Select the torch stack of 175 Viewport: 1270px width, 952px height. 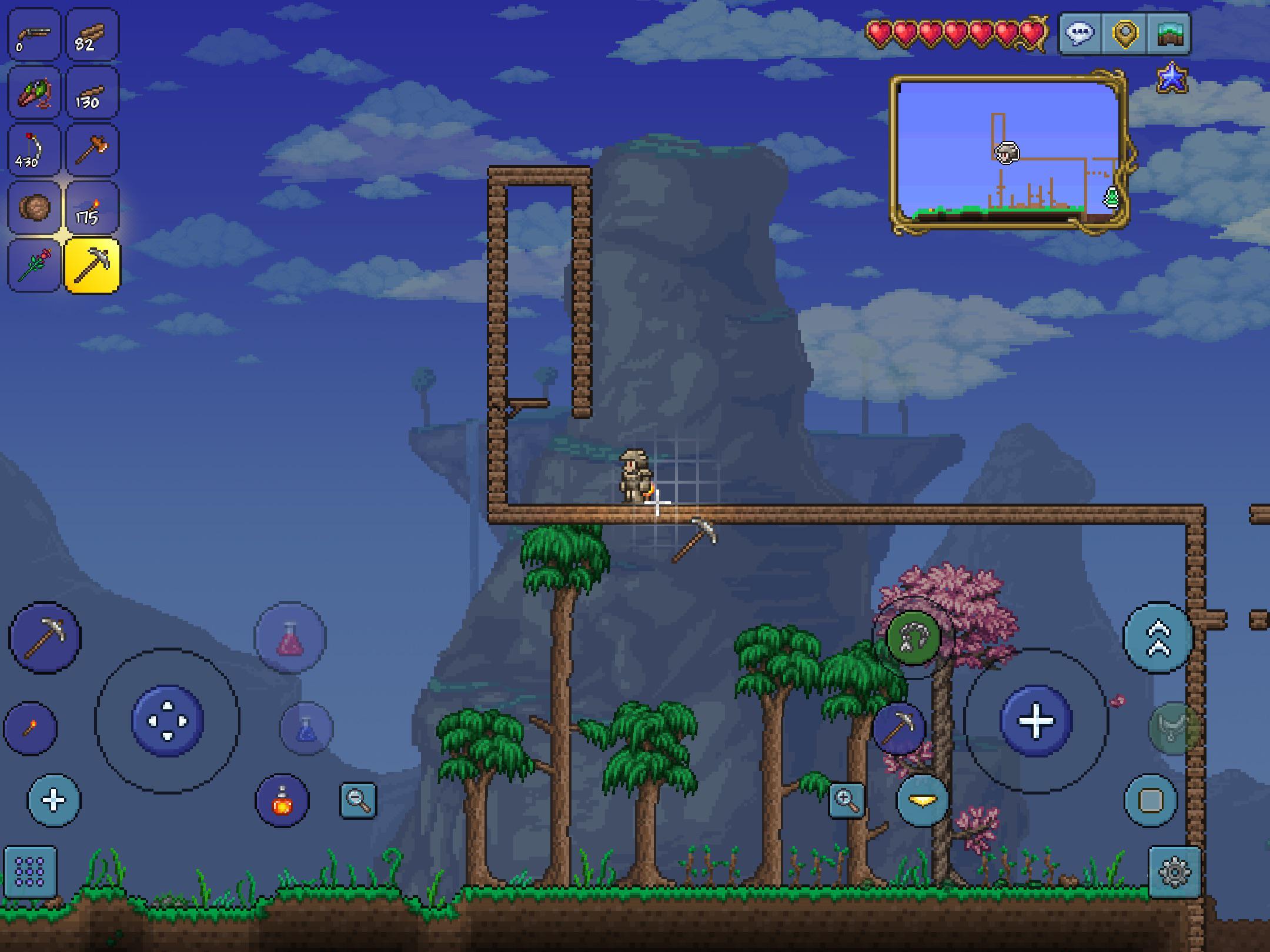[92, 208]
